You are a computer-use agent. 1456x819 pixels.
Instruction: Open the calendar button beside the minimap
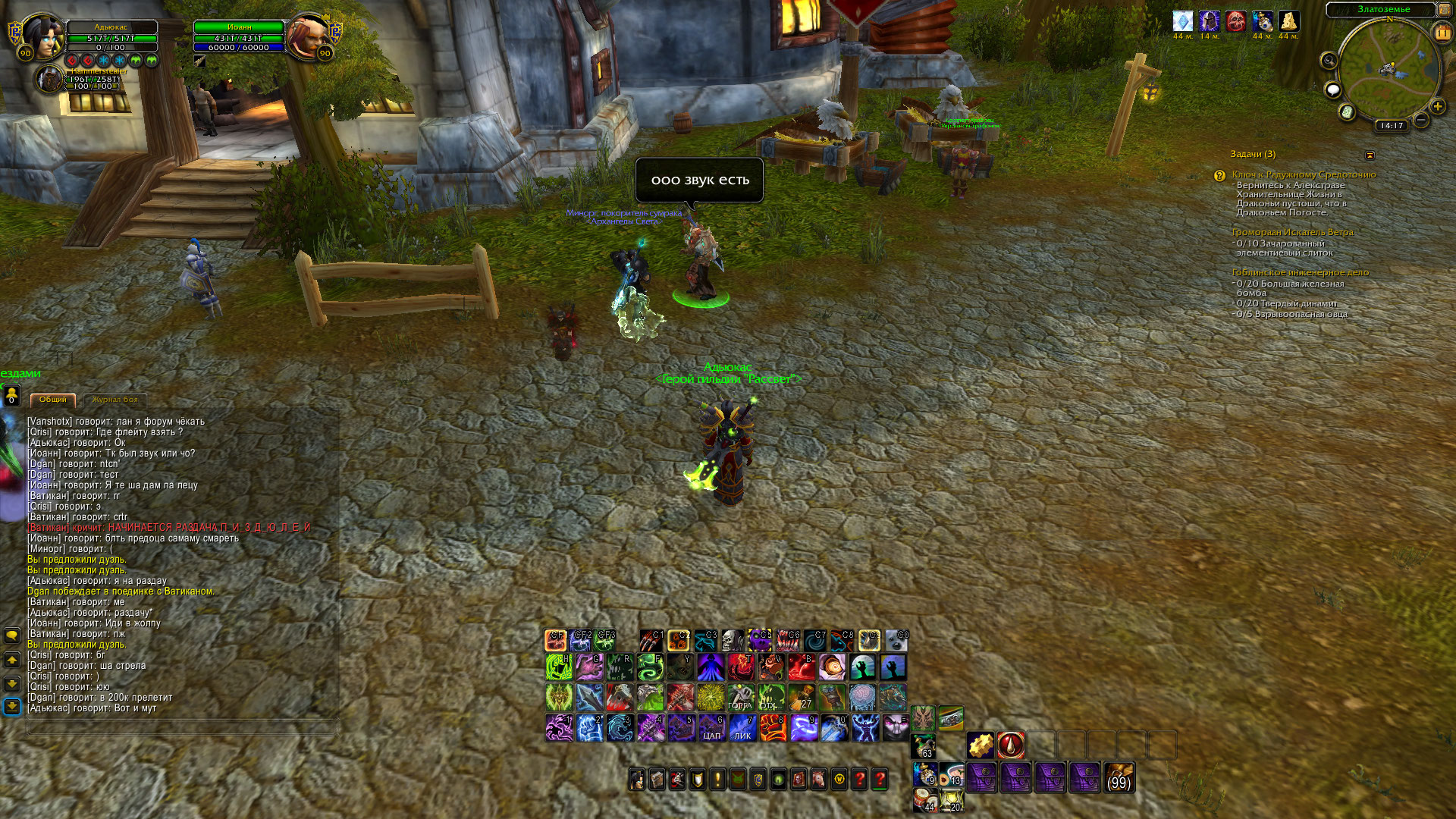(1442, 33)
